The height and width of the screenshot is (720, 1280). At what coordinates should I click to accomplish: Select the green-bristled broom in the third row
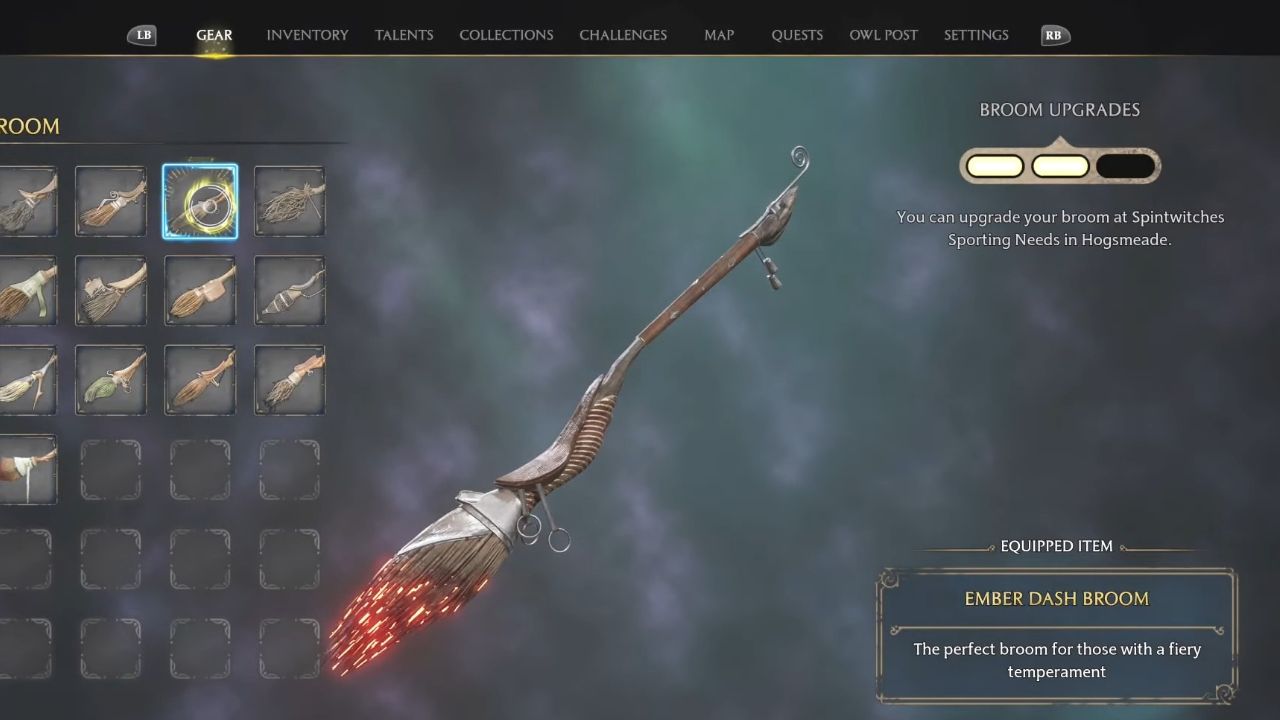click(x=110, y=380)
